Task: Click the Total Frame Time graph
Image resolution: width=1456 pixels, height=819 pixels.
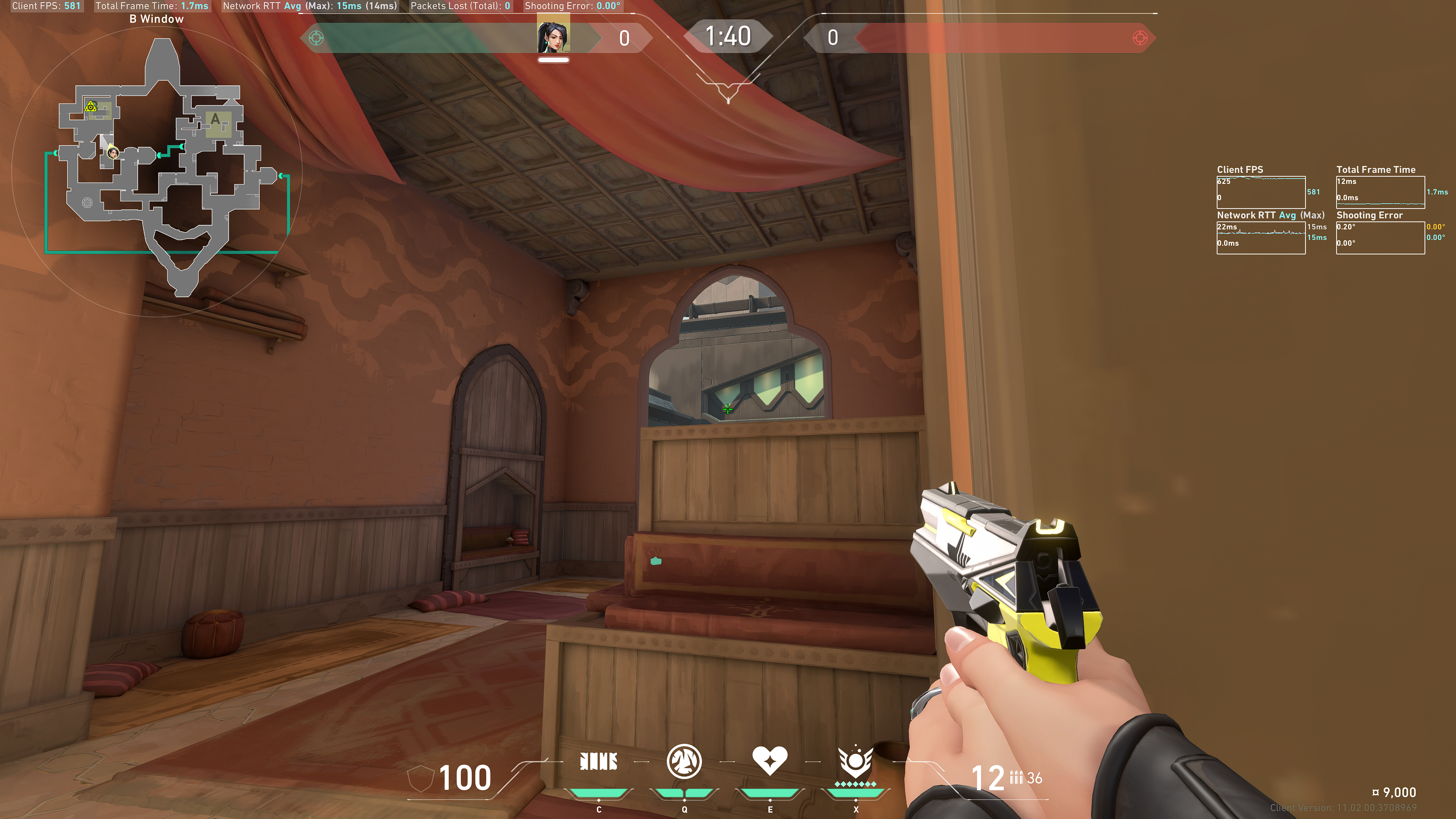Action: [1380, 192]
